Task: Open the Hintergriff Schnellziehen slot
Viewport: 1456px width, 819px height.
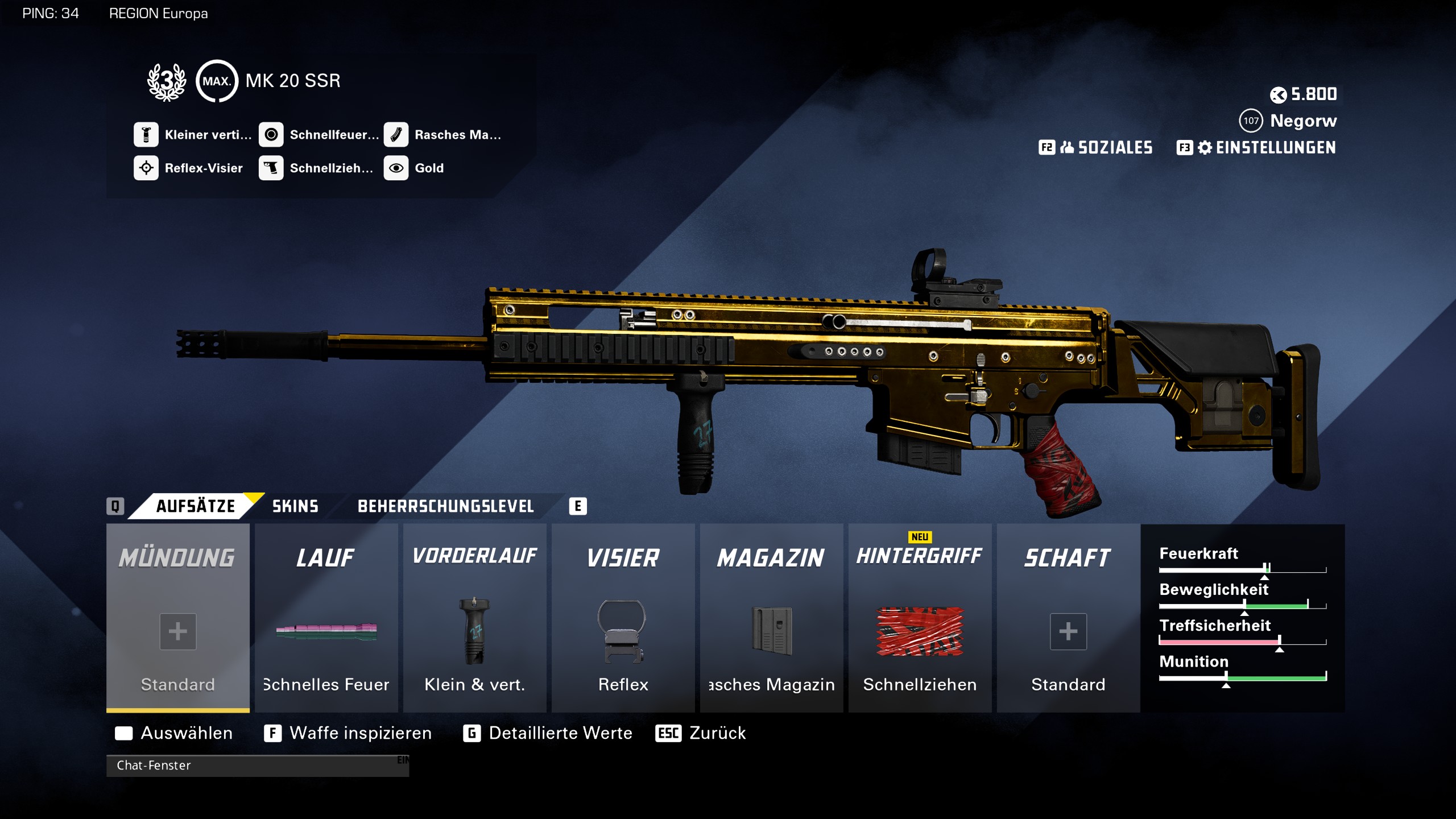Action: (x=920, y=618)
